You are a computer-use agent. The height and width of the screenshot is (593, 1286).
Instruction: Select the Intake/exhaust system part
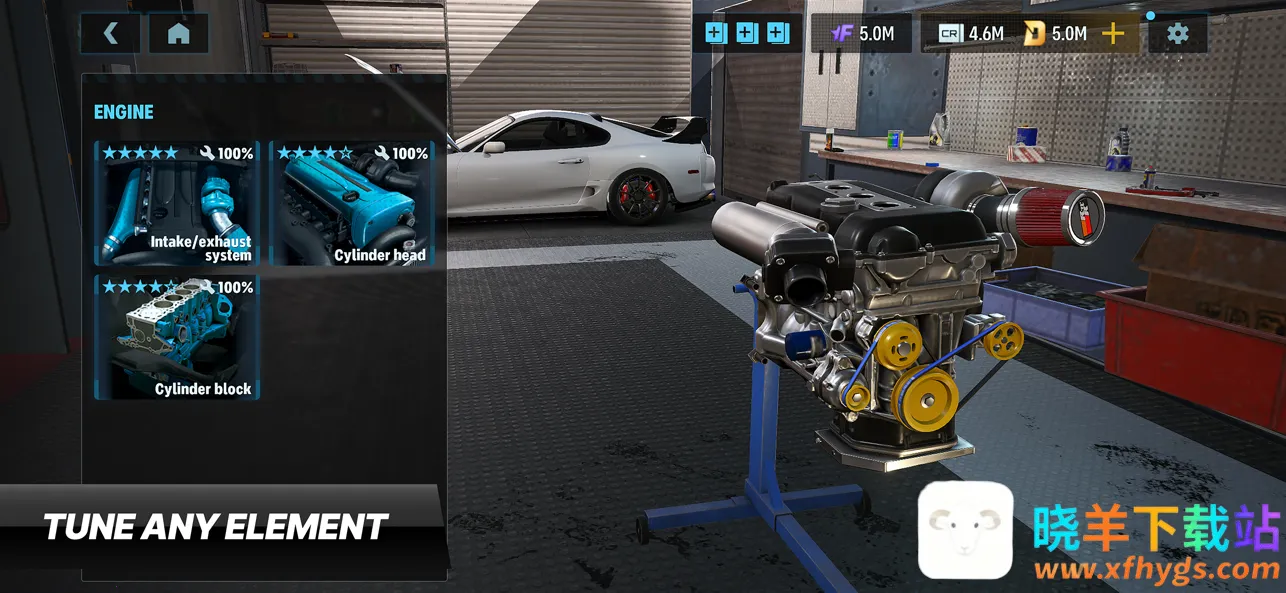pyautogui.click(x=177, y=204)
